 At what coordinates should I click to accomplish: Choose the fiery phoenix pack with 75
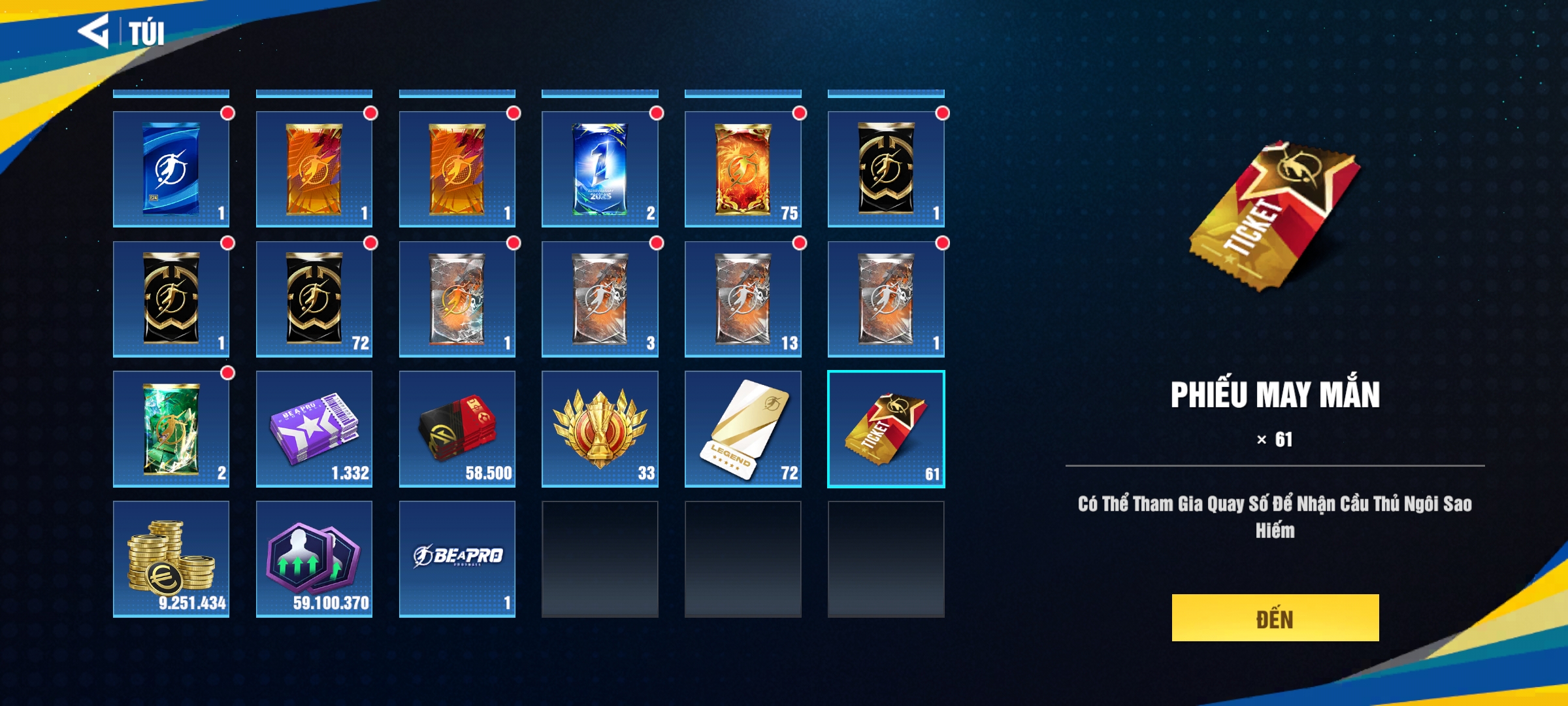(x=743, y=169)
